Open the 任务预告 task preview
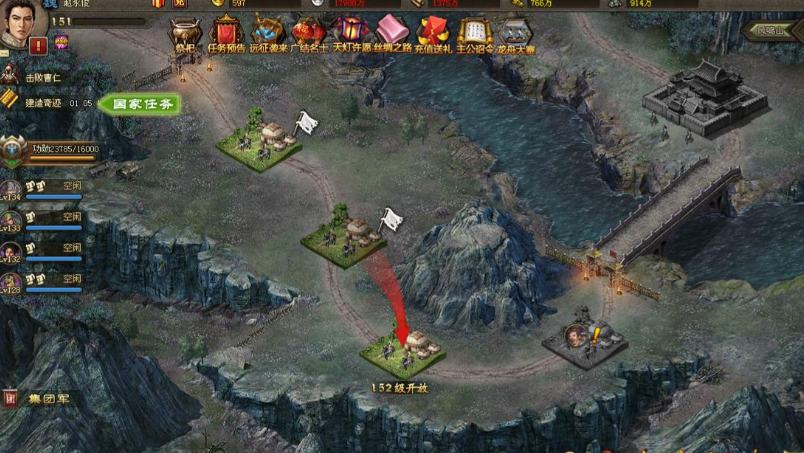This screenshot has height=453, width=804. pos(226,34)
